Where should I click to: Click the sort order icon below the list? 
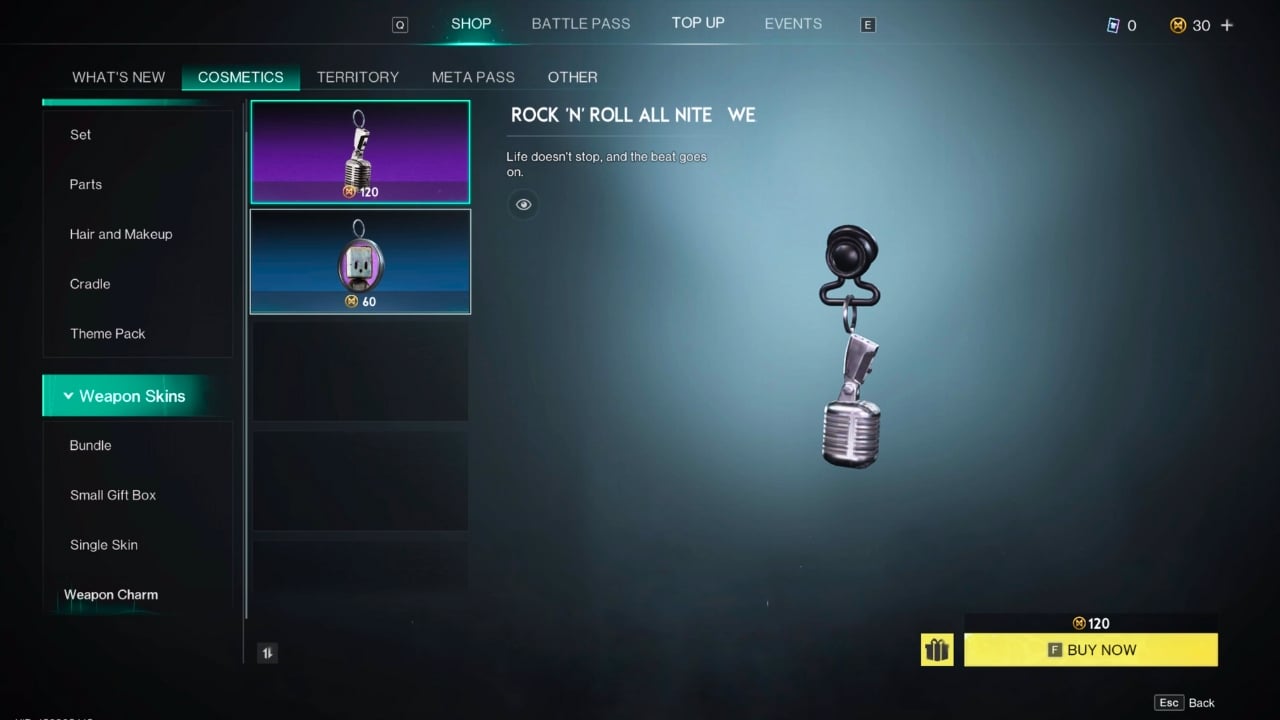267,652
